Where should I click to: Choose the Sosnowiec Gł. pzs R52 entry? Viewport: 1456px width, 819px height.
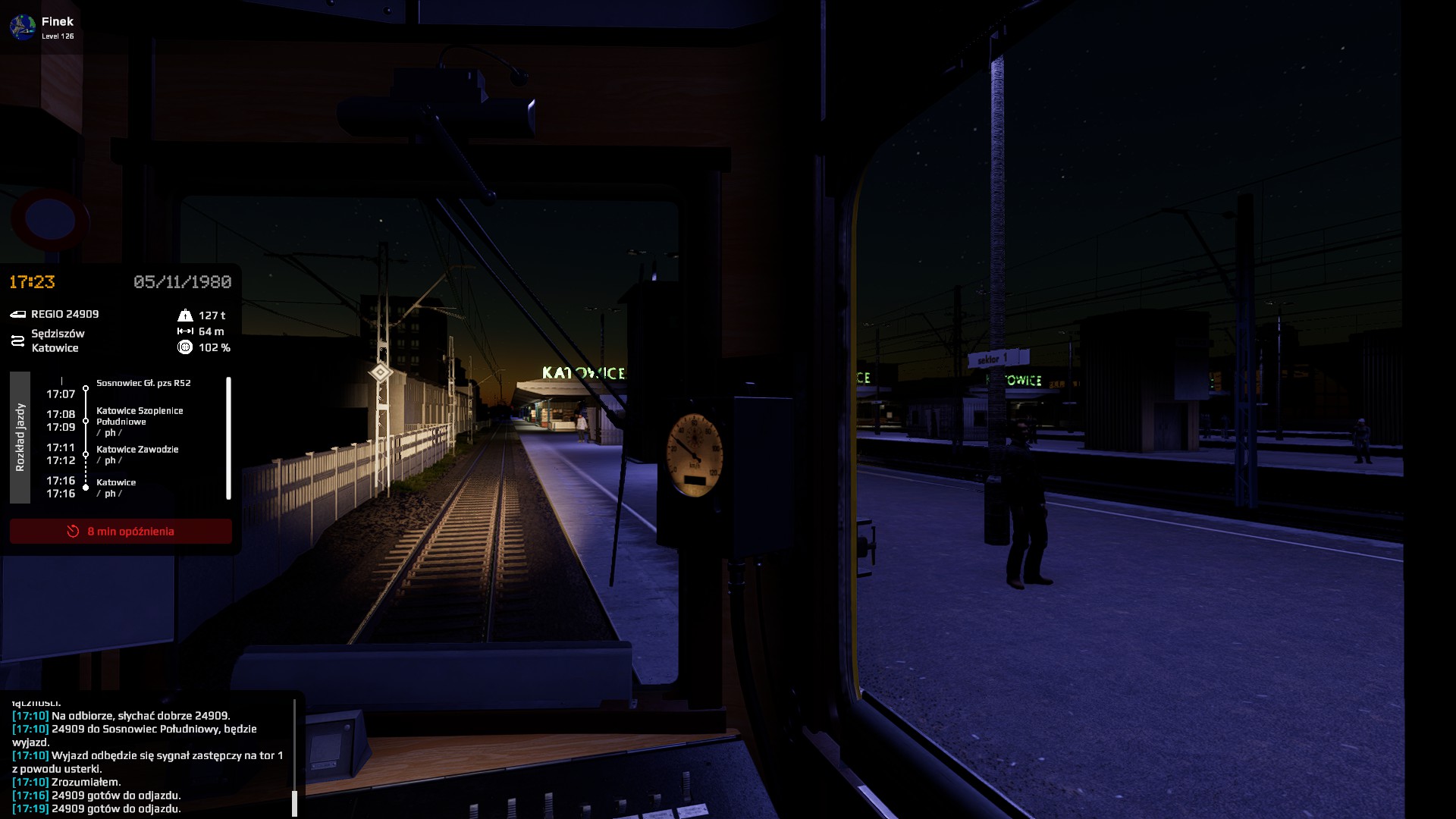click(143, 383)
